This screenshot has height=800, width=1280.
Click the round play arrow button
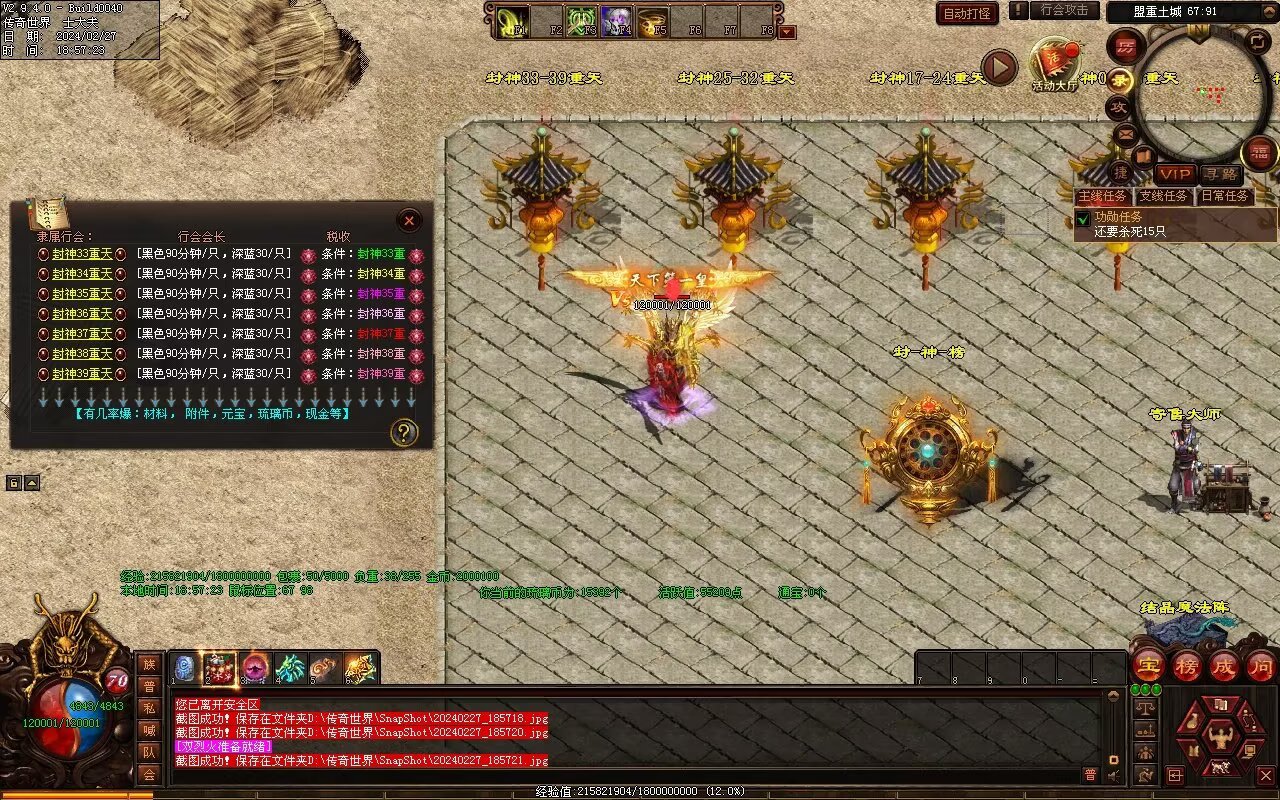[998, 67]
